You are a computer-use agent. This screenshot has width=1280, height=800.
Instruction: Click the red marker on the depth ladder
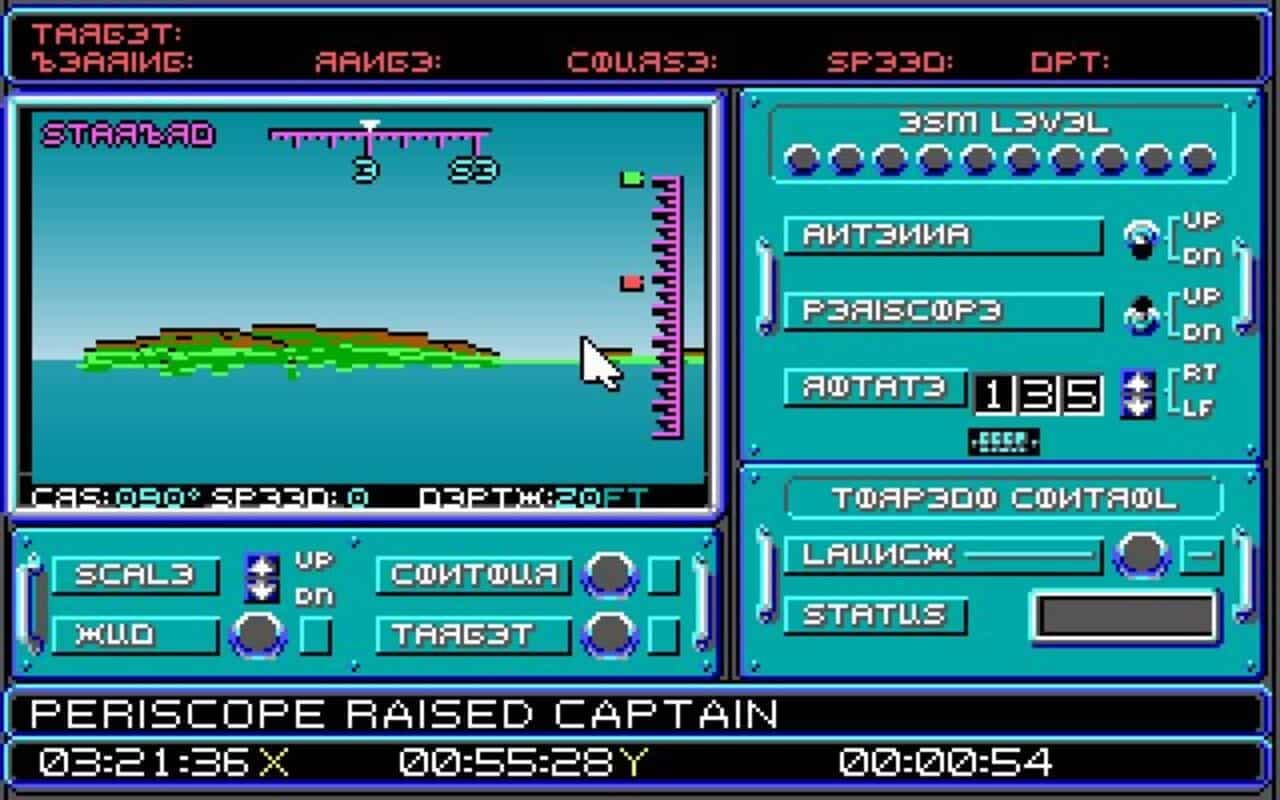coord(632,280)
